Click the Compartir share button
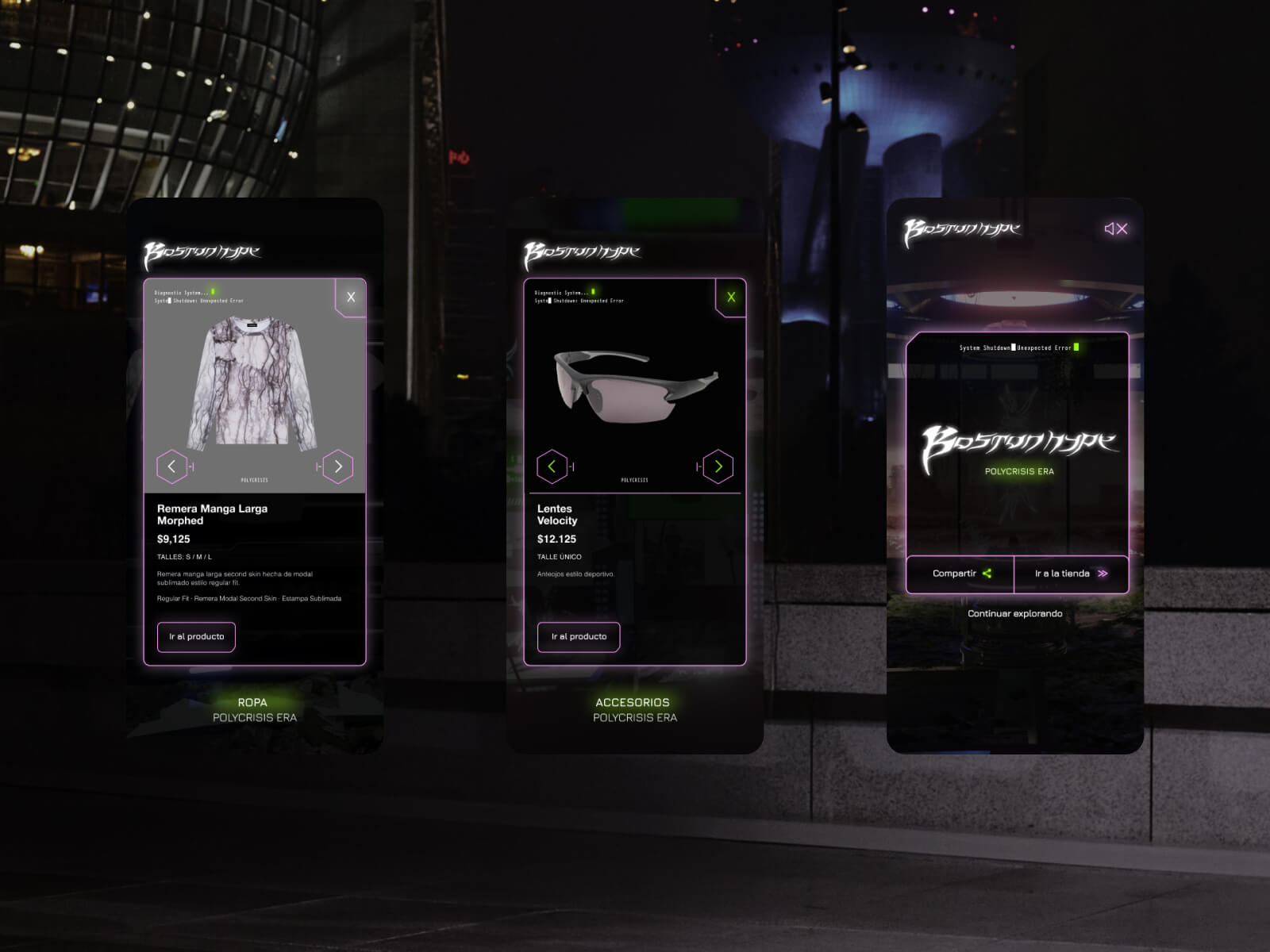This screenshot has height=952, width=1270. 961,574
